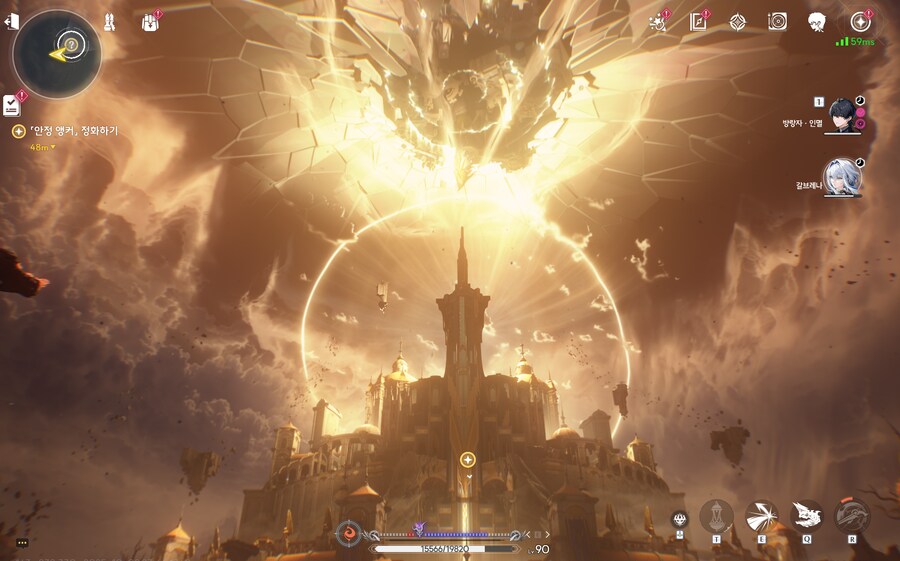900x561 pixels.
Task: Open the round star menu icon
Action: (859, 21)
